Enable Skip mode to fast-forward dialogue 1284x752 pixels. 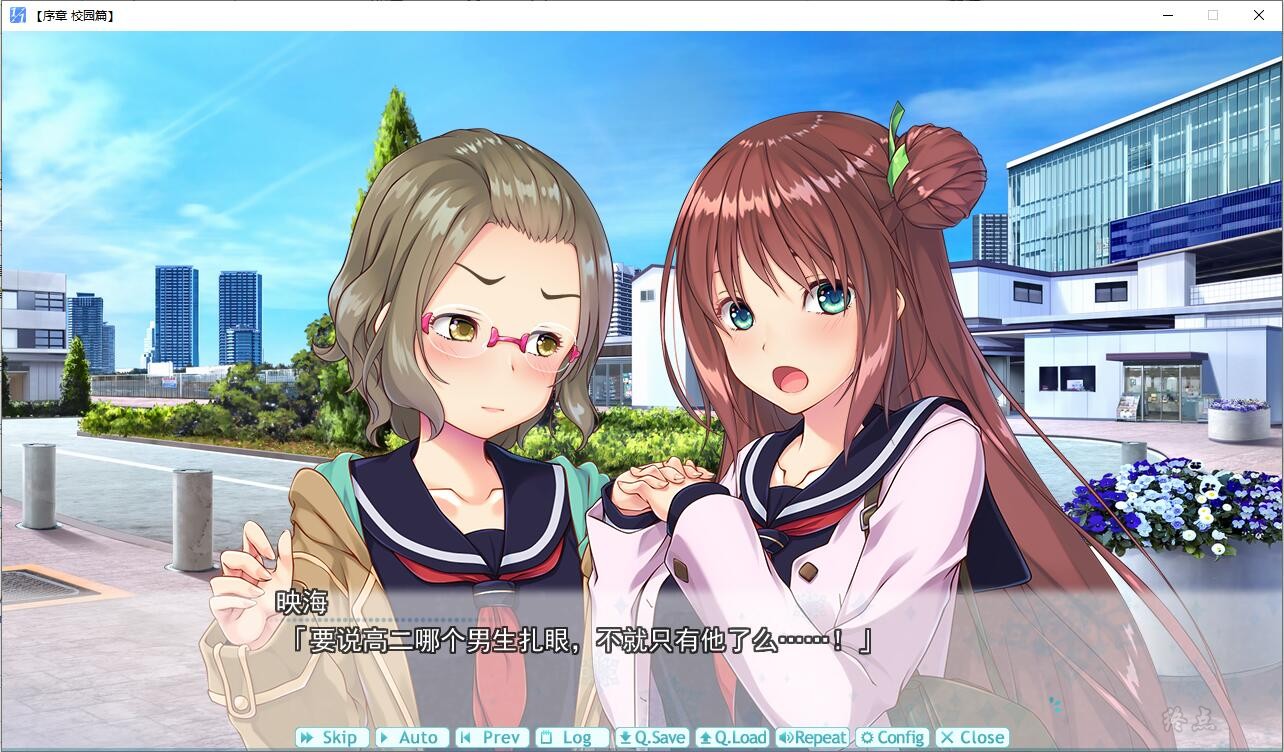pos(332,737)
